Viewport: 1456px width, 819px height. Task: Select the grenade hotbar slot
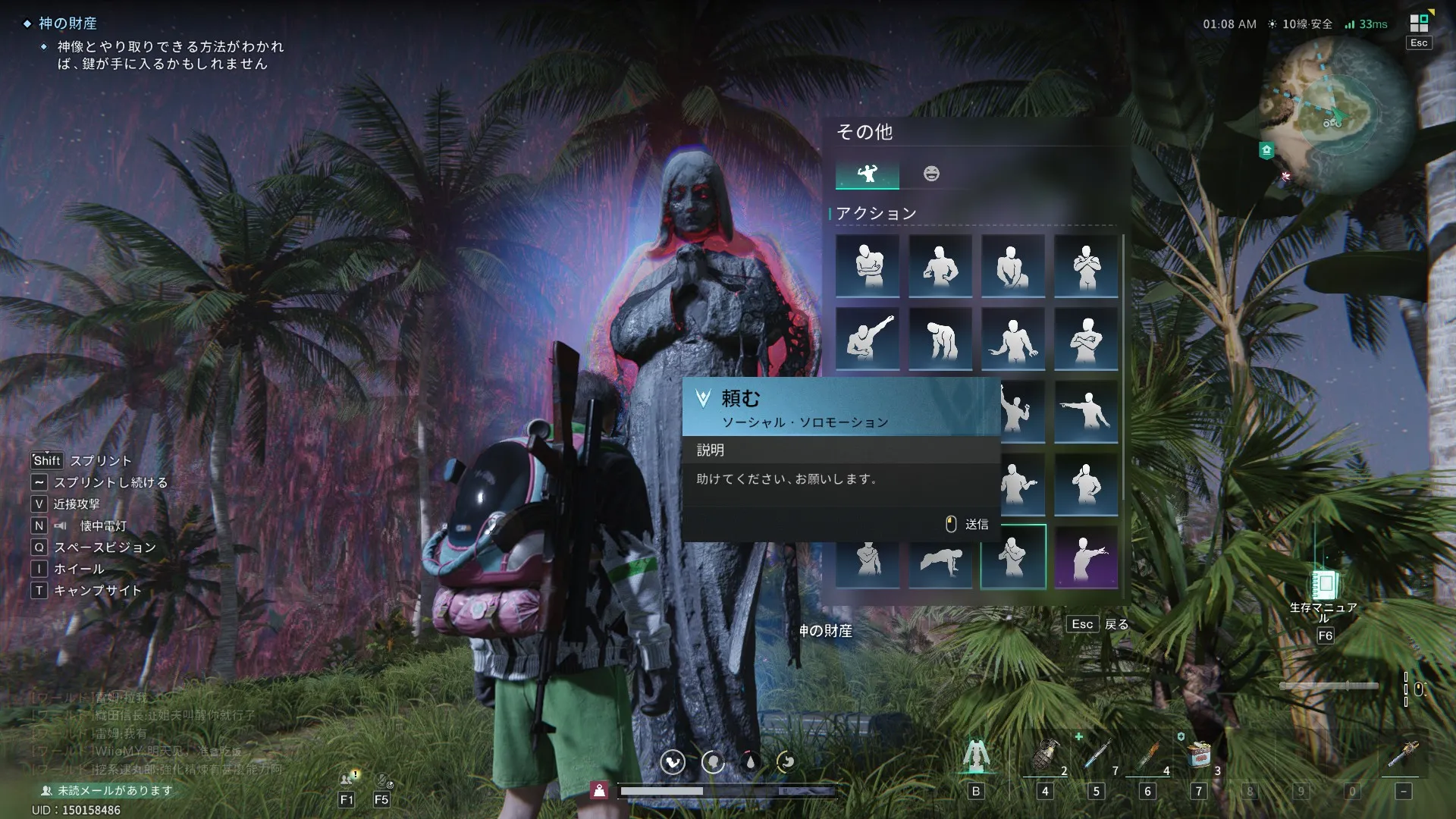pos(1045,757)
